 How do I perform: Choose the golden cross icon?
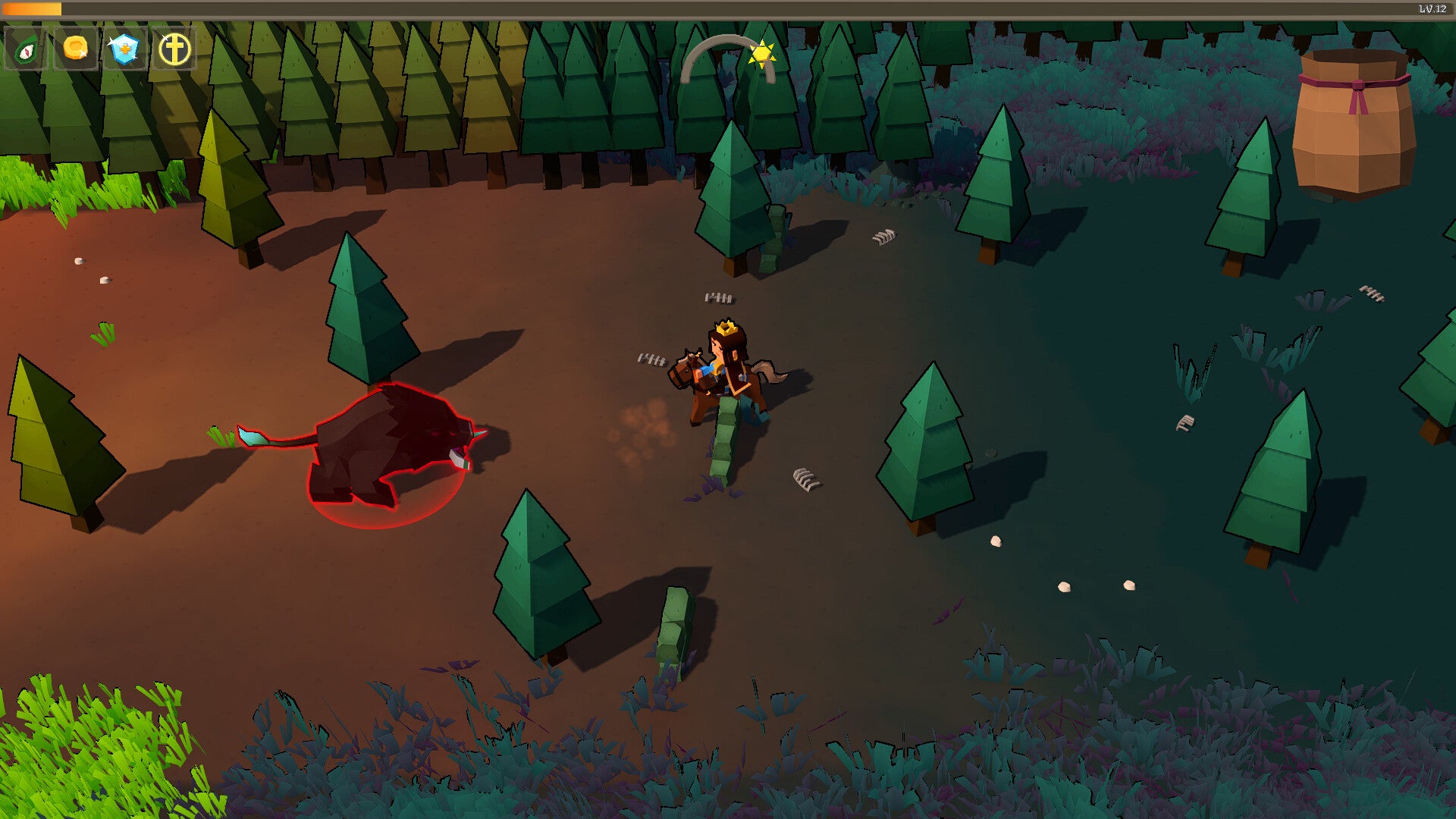[174, 49]
